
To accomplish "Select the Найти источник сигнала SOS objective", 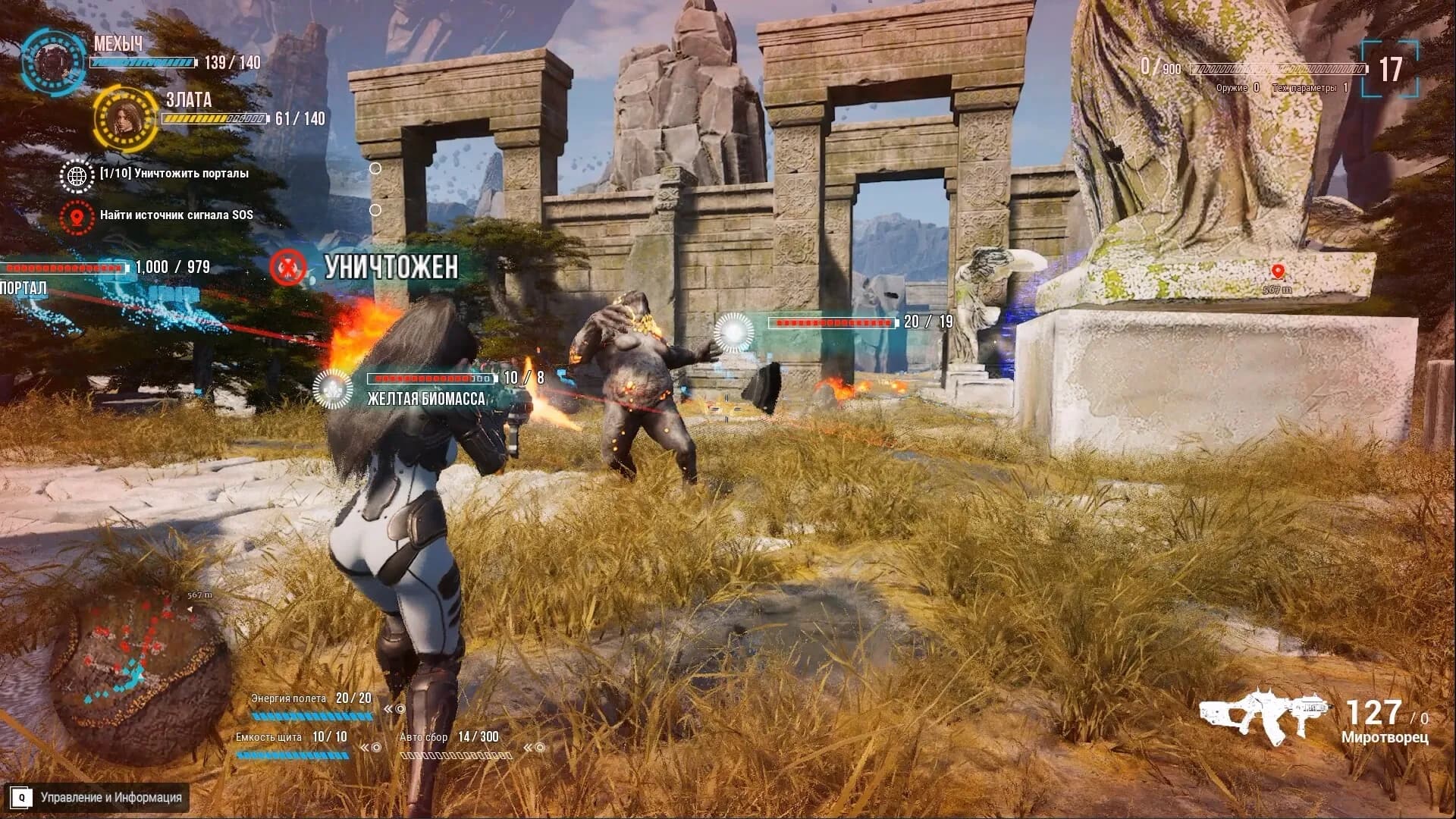I will pos(176,215).
